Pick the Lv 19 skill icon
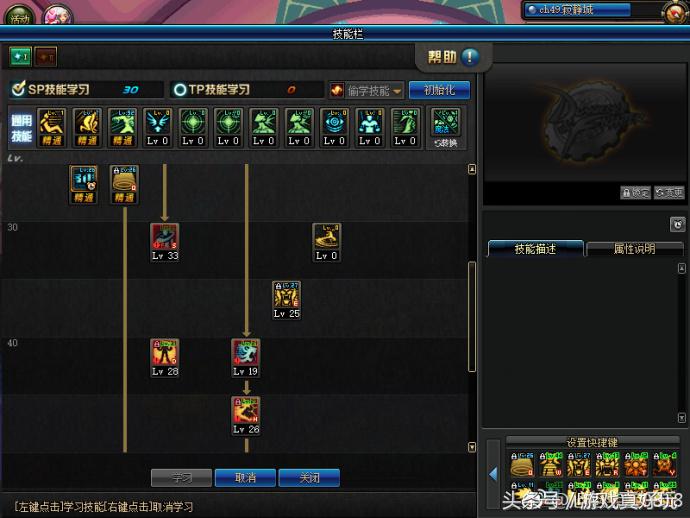Screen dimensions: 690x518 [246, 353]
